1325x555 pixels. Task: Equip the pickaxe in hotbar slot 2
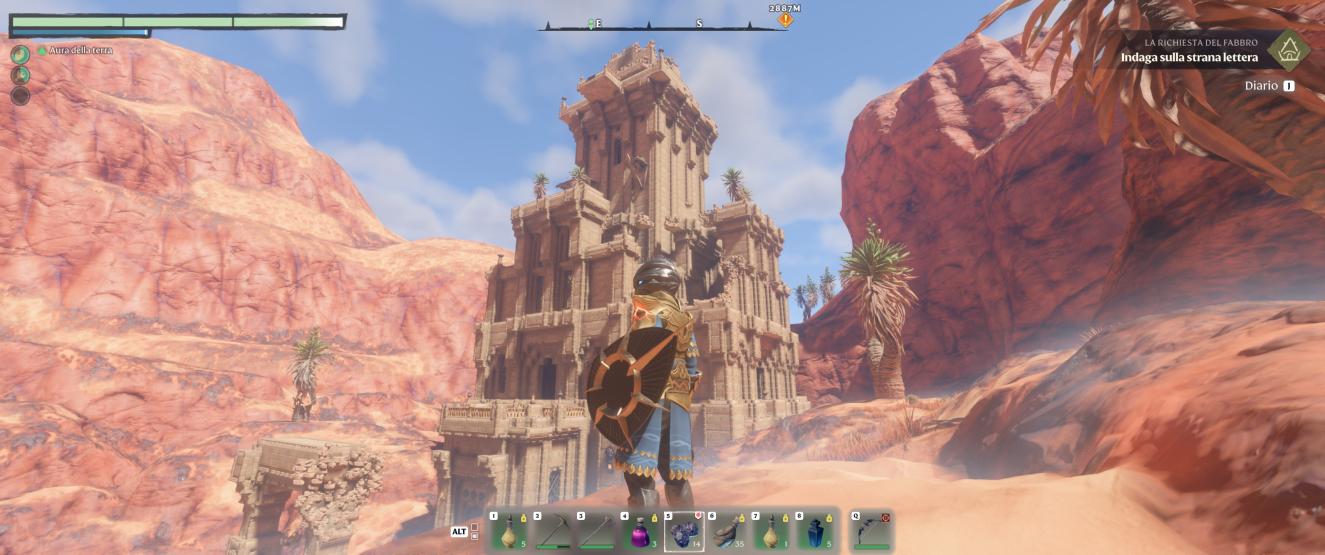553,532
